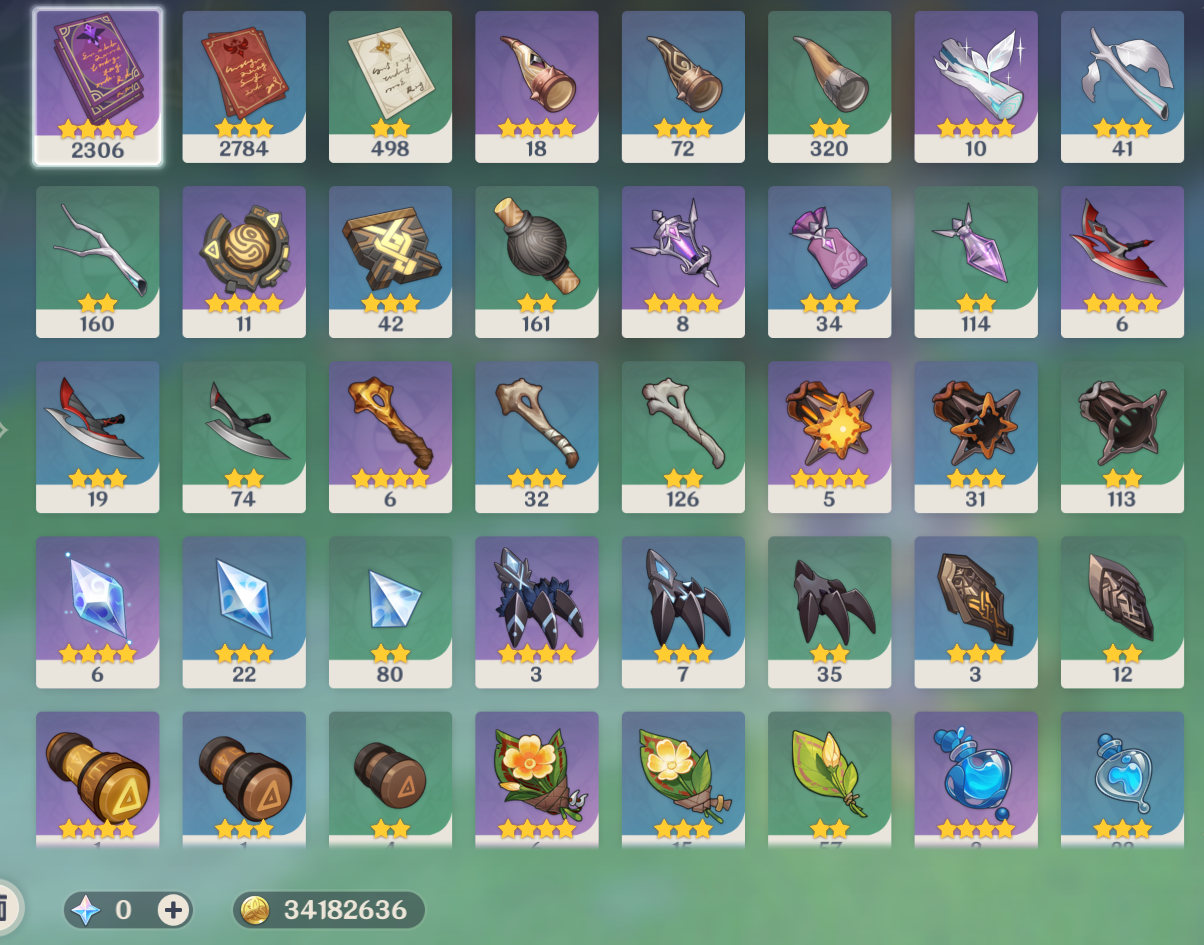Select the four-star ornate purple vial with 8
This screenshot has height=945, width=1204.
click(683, 260)
